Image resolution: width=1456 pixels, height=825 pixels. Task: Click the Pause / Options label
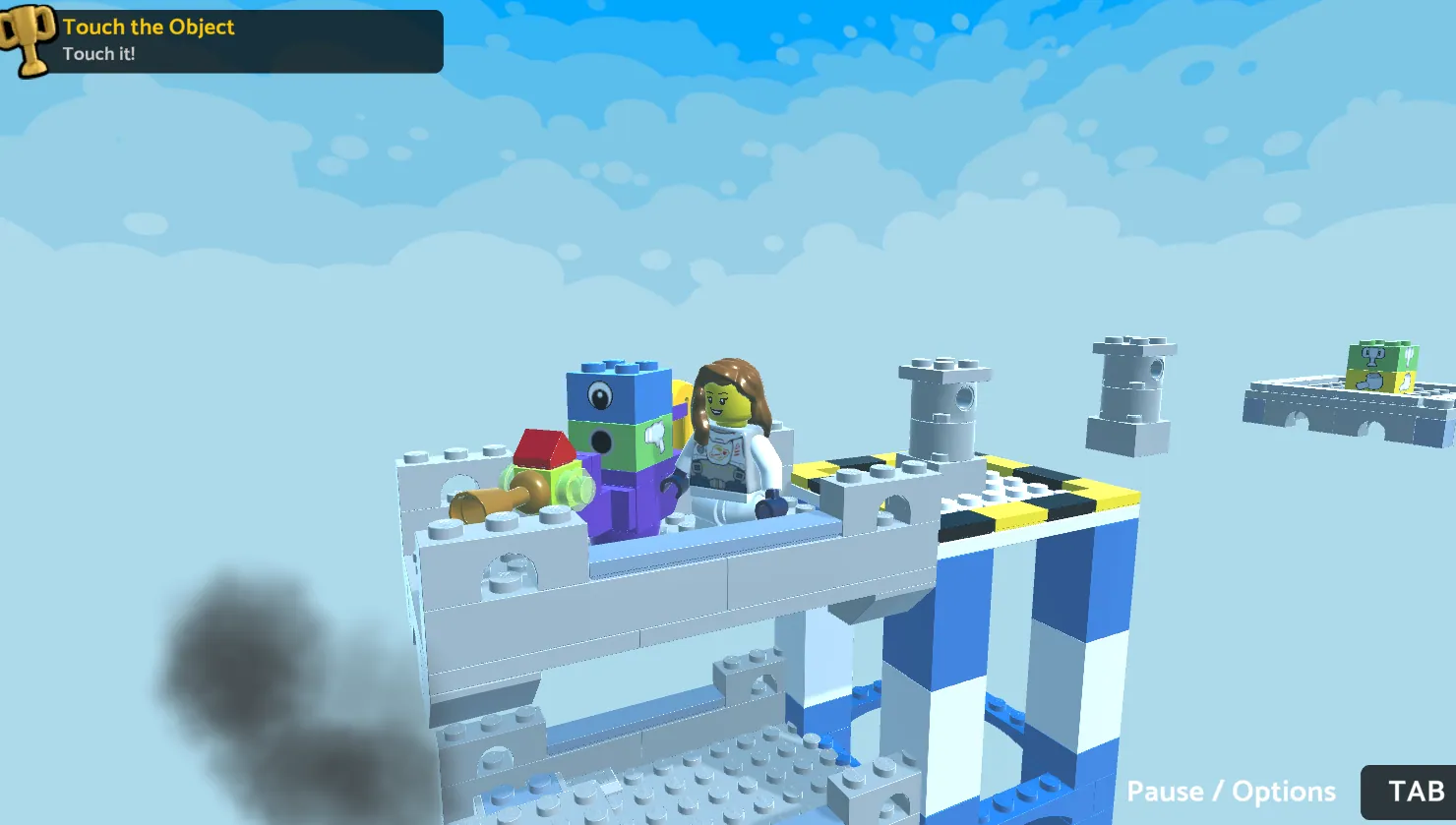tap(1232, 791)
